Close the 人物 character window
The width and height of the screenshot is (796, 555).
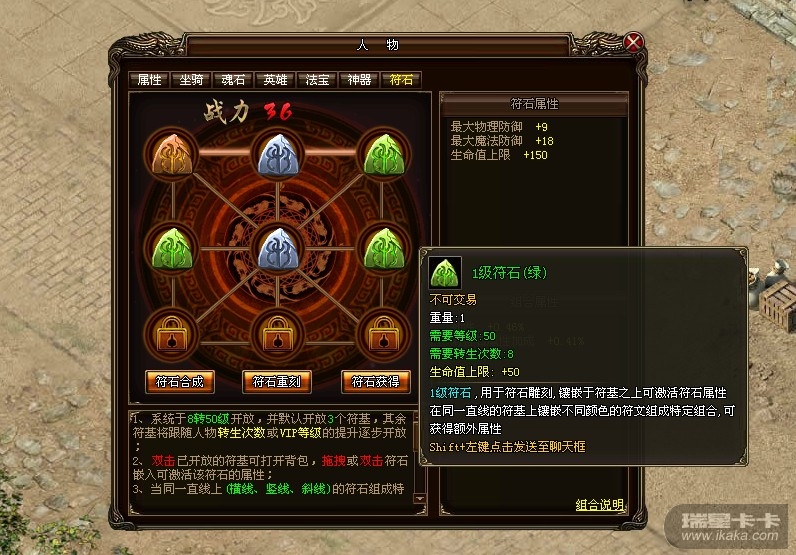point(633,42)
